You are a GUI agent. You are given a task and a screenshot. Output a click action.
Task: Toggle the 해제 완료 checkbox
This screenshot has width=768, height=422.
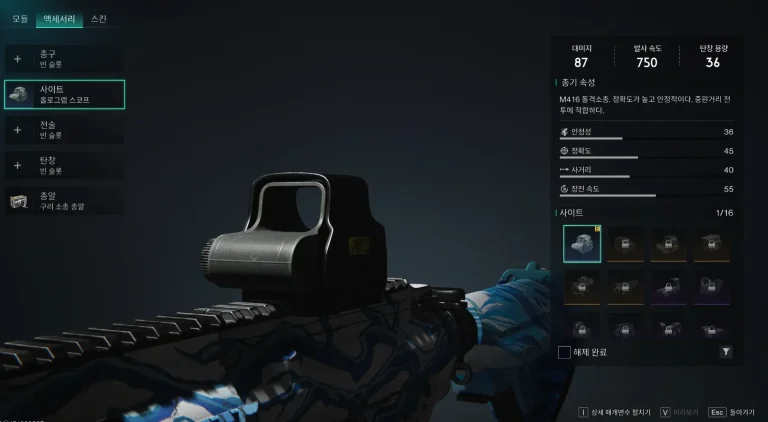click(x=565, y=352)
